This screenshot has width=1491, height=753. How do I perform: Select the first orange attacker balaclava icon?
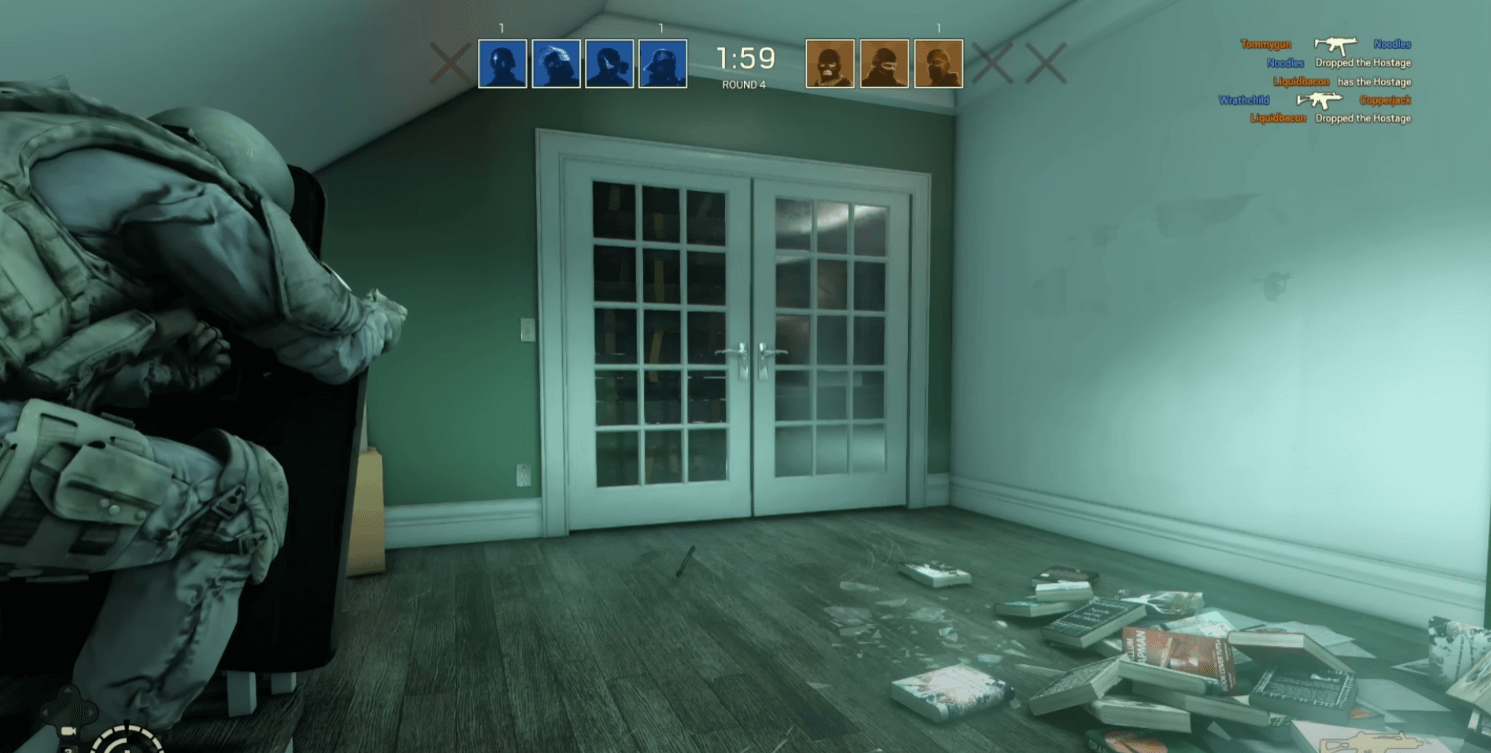tap(830, 61)
